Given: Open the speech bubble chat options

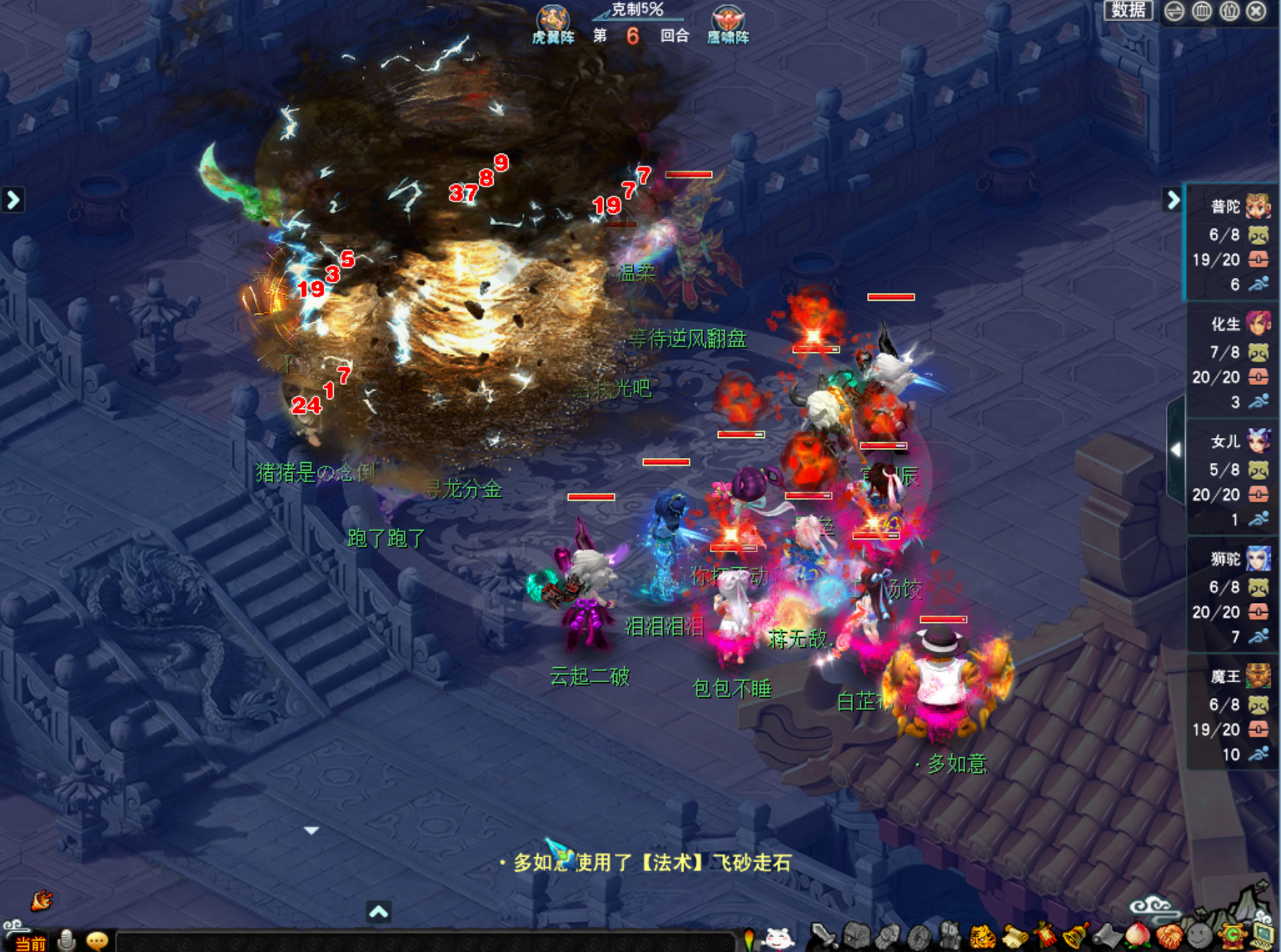Looking at the screenshot, I should (97, 940).
